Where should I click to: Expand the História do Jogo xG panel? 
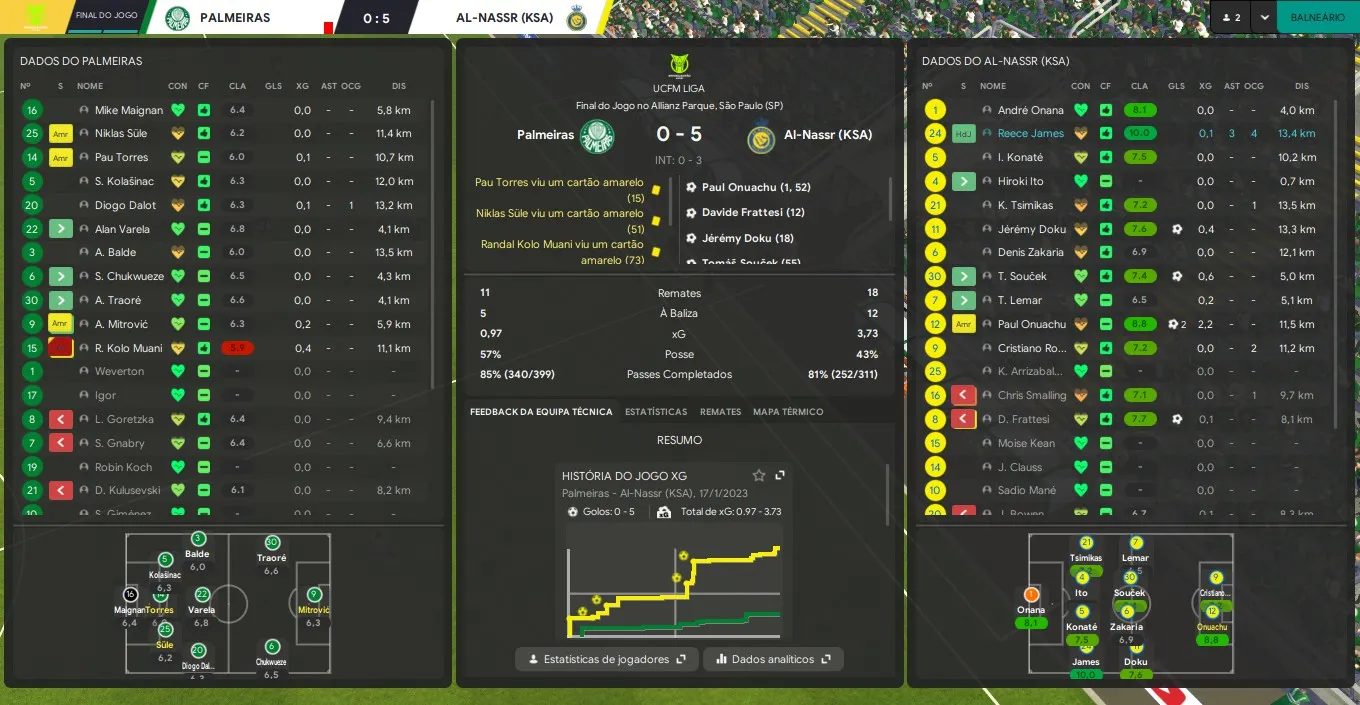pyautogui.click(x=780, y=476)
